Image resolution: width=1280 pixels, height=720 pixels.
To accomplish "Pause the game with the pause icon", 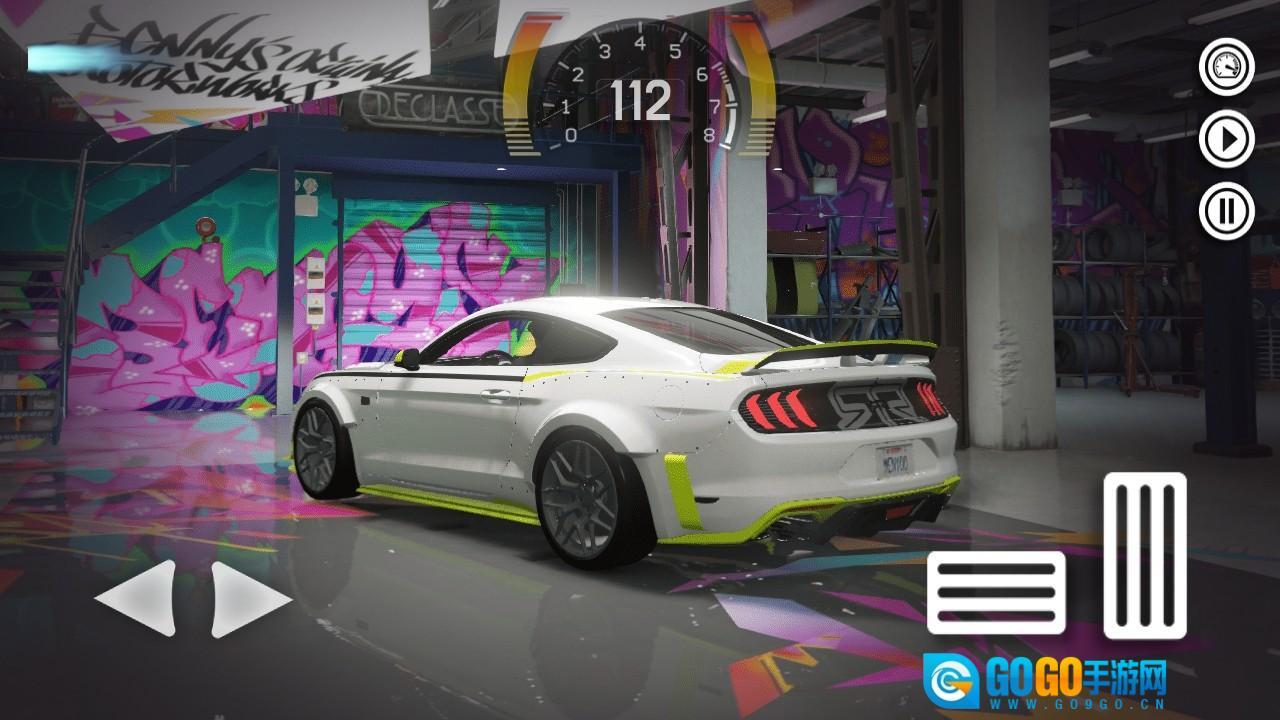I will 1226,211.
